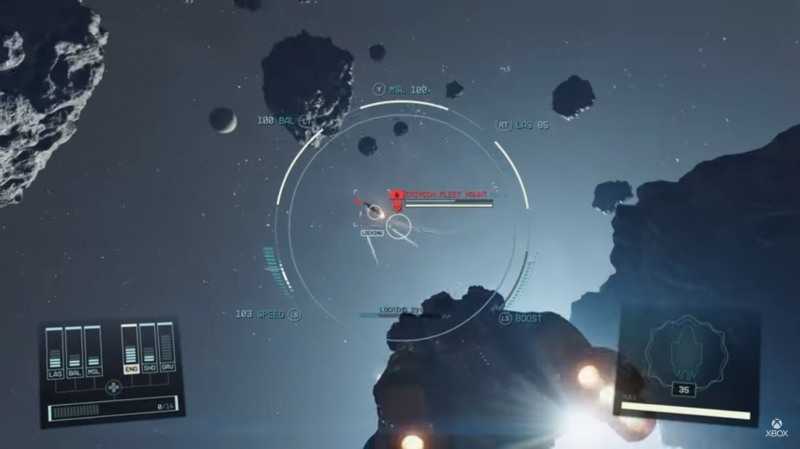Target the Crimson Fleet Haunt marker
The image size is (800, 449).
[396, 193]
